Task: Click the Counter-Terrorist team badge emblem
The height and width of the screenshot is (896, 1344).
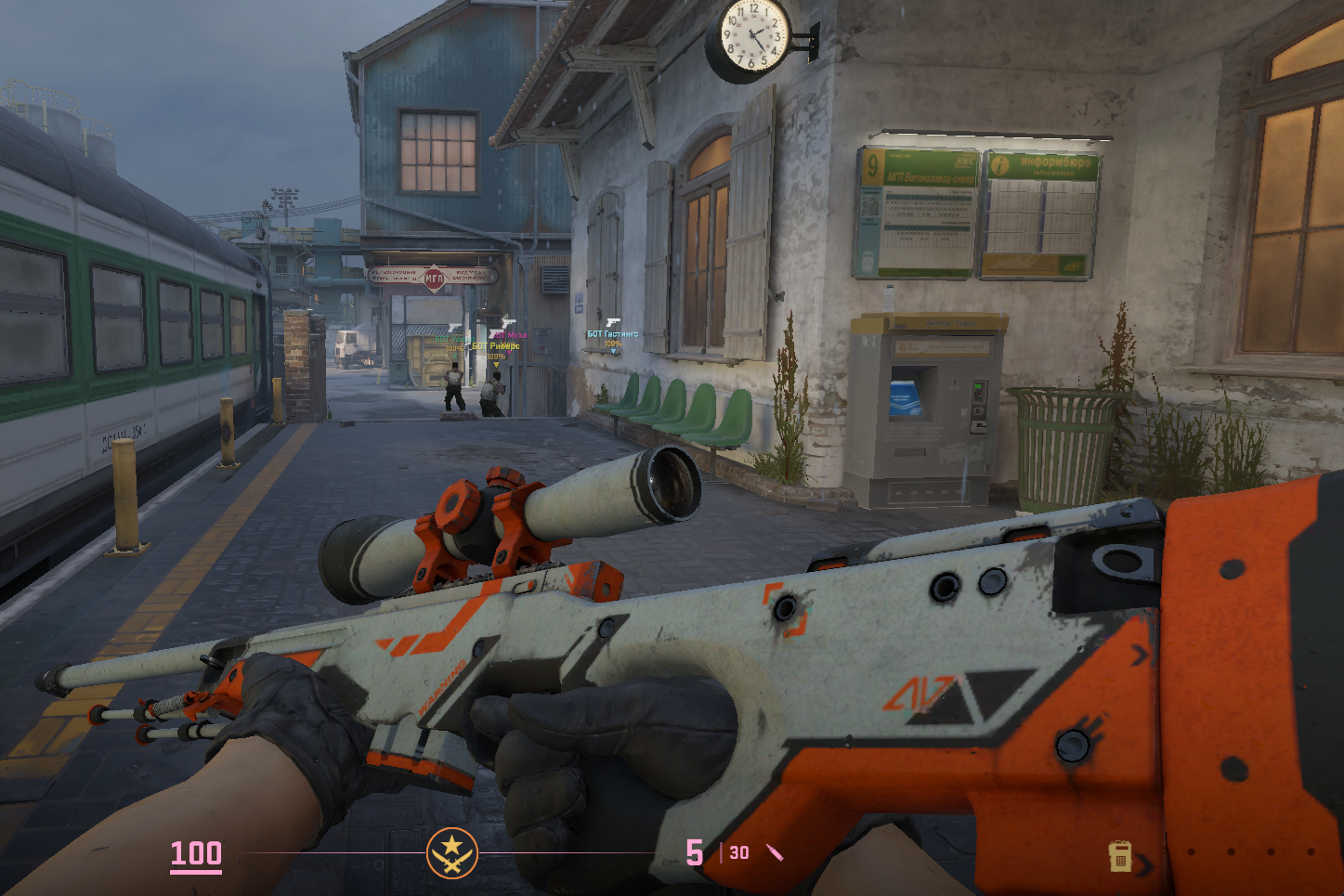Action: click(452, 852)
